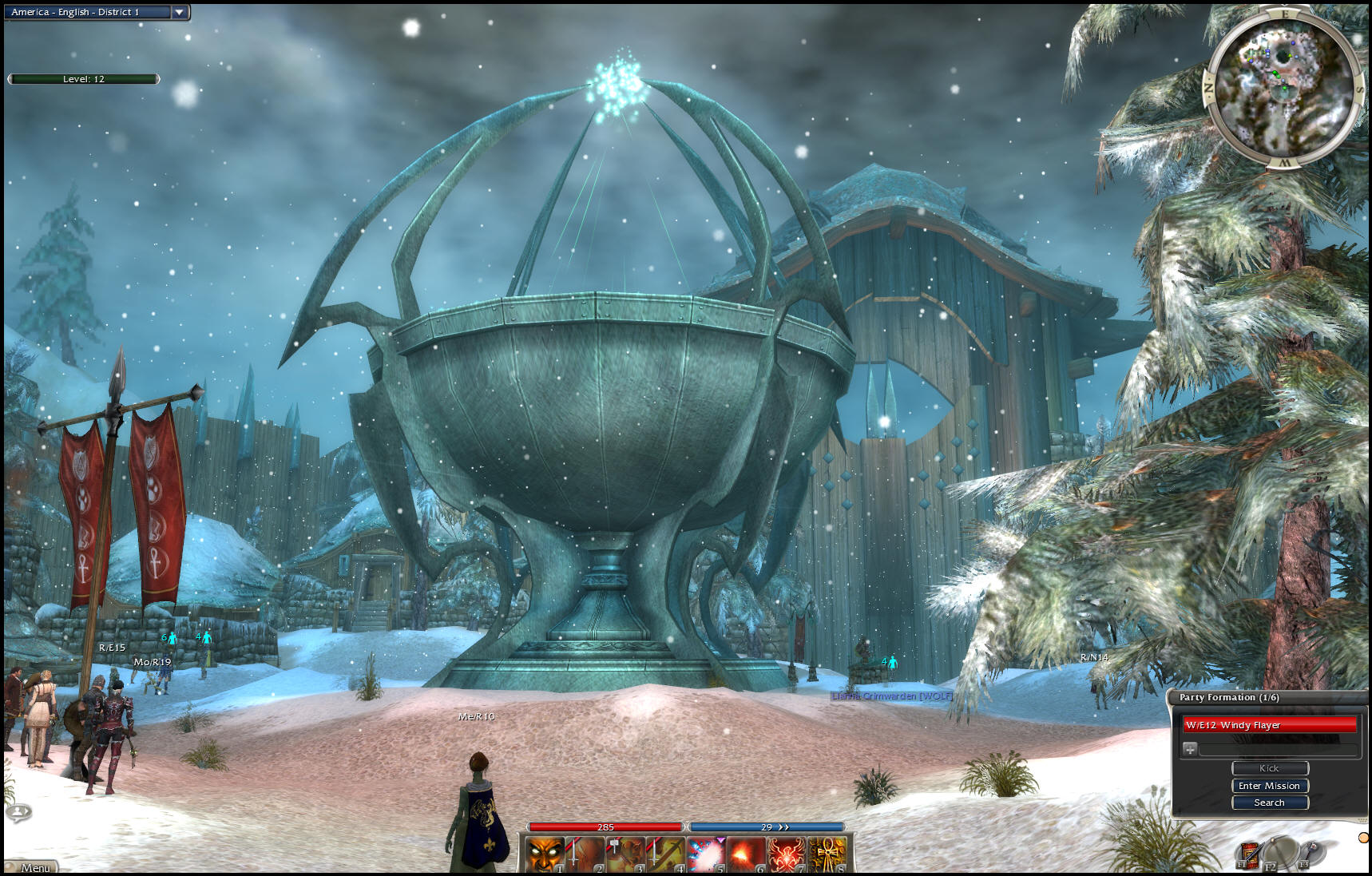Image resolution: width=1372 pixels, height=876 pixels.
Task: Click the Kick button
Action: [1269, 768]
